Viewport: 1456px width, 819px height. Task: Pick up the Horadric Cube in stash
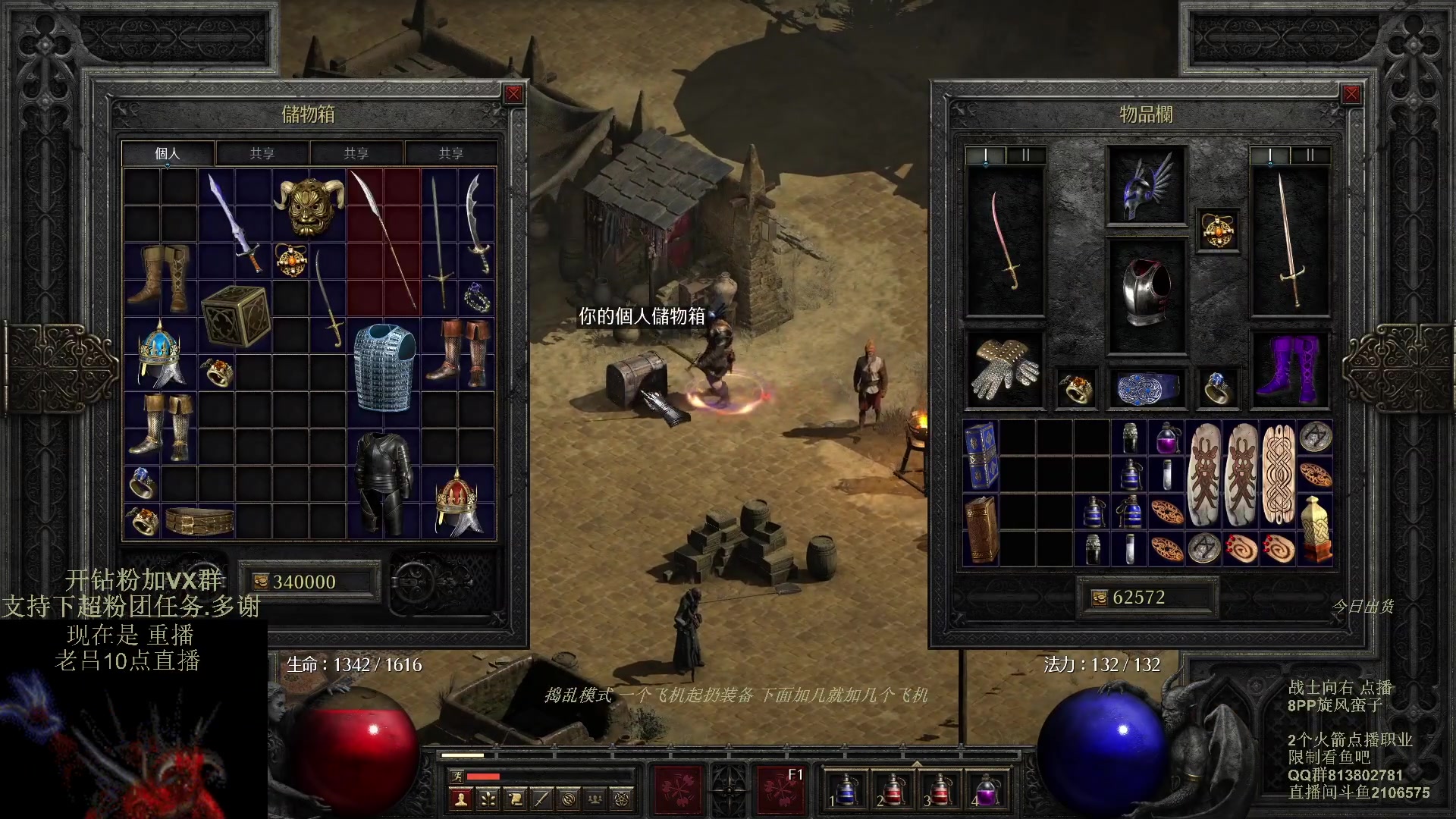coord(236,317)
